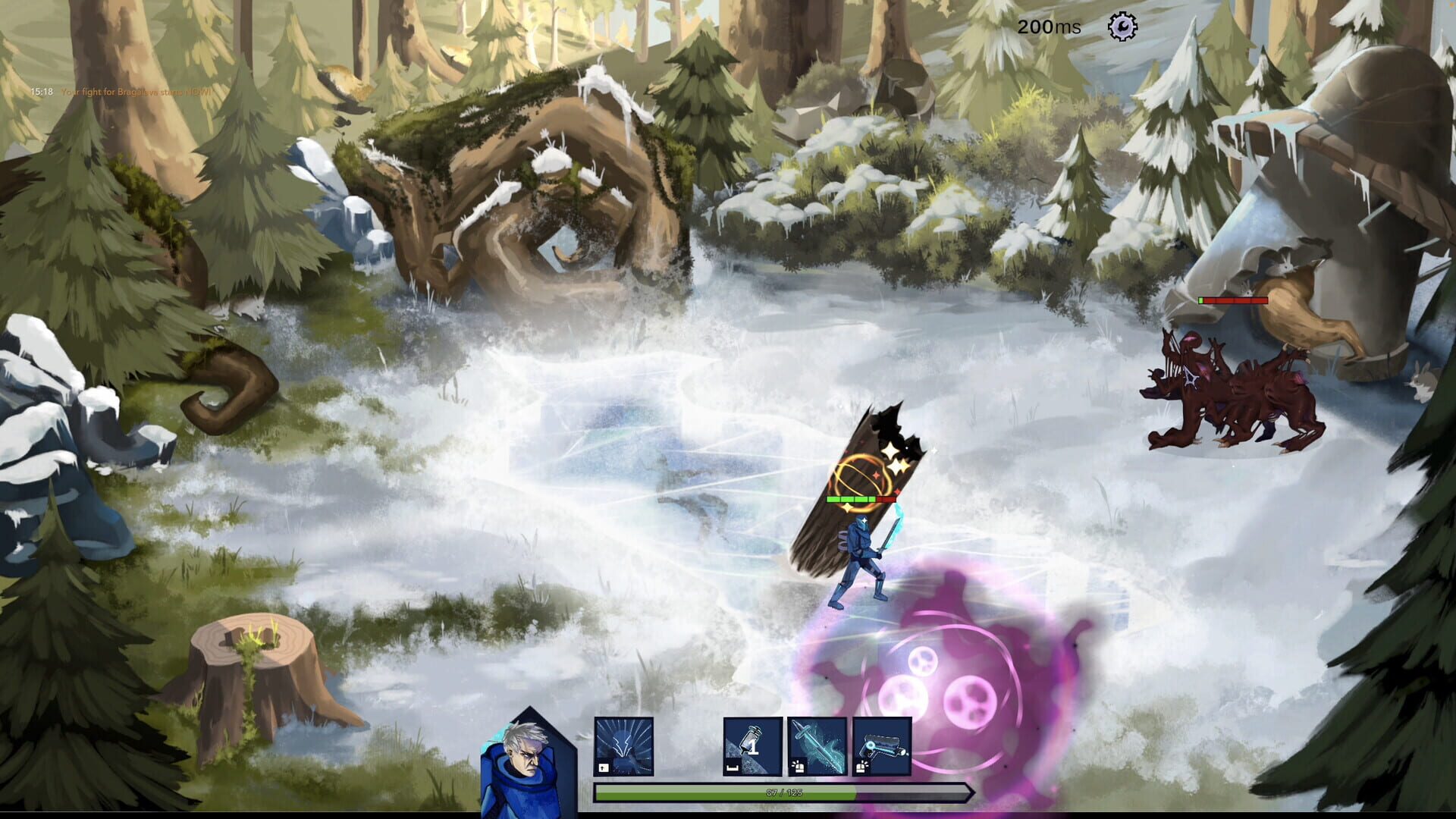
Task: Use the potion flask with quantity 1
Action: (x=753, y=747)
